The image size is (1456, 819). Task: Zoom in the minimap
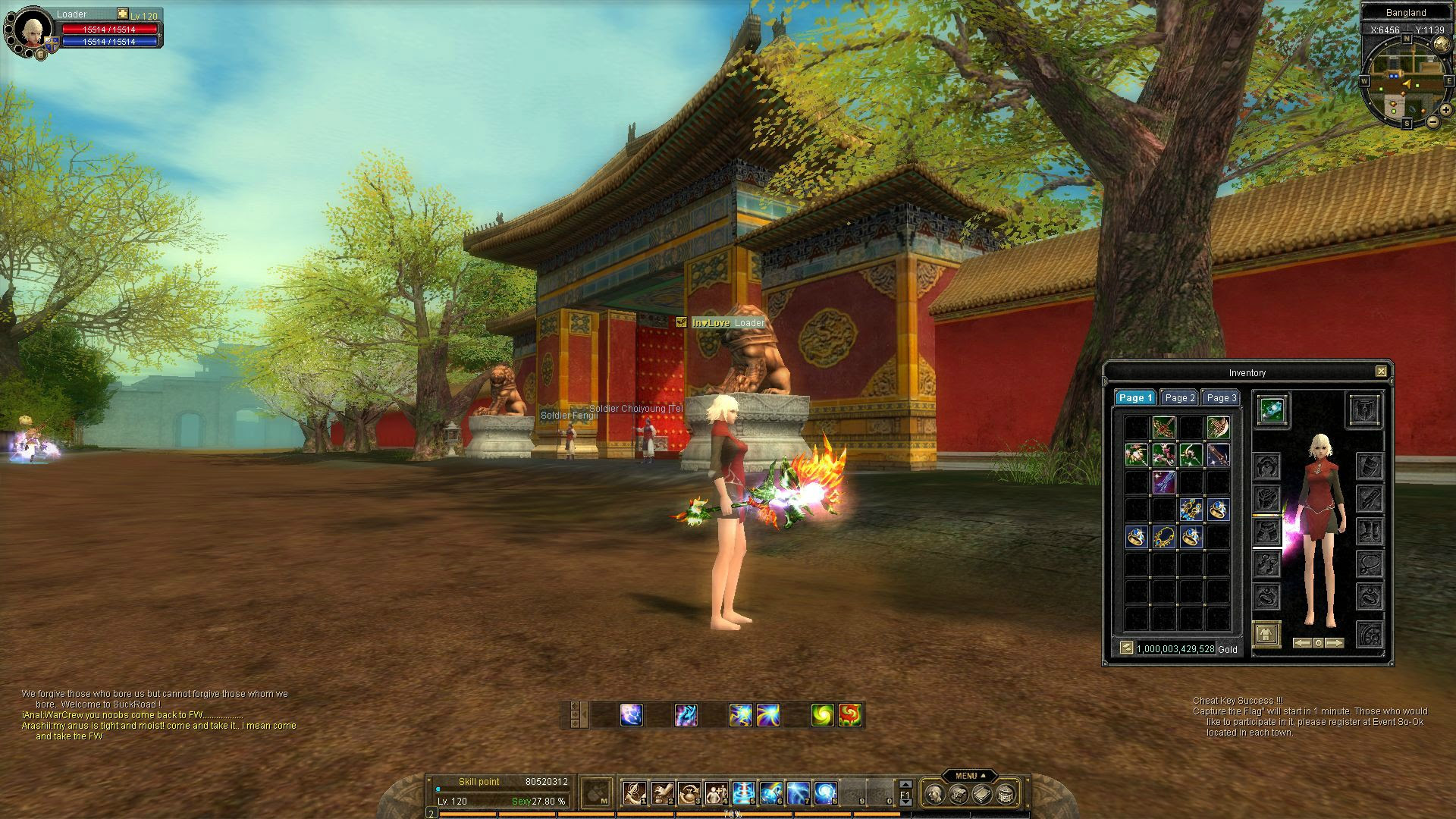[x=1445, y=109]
